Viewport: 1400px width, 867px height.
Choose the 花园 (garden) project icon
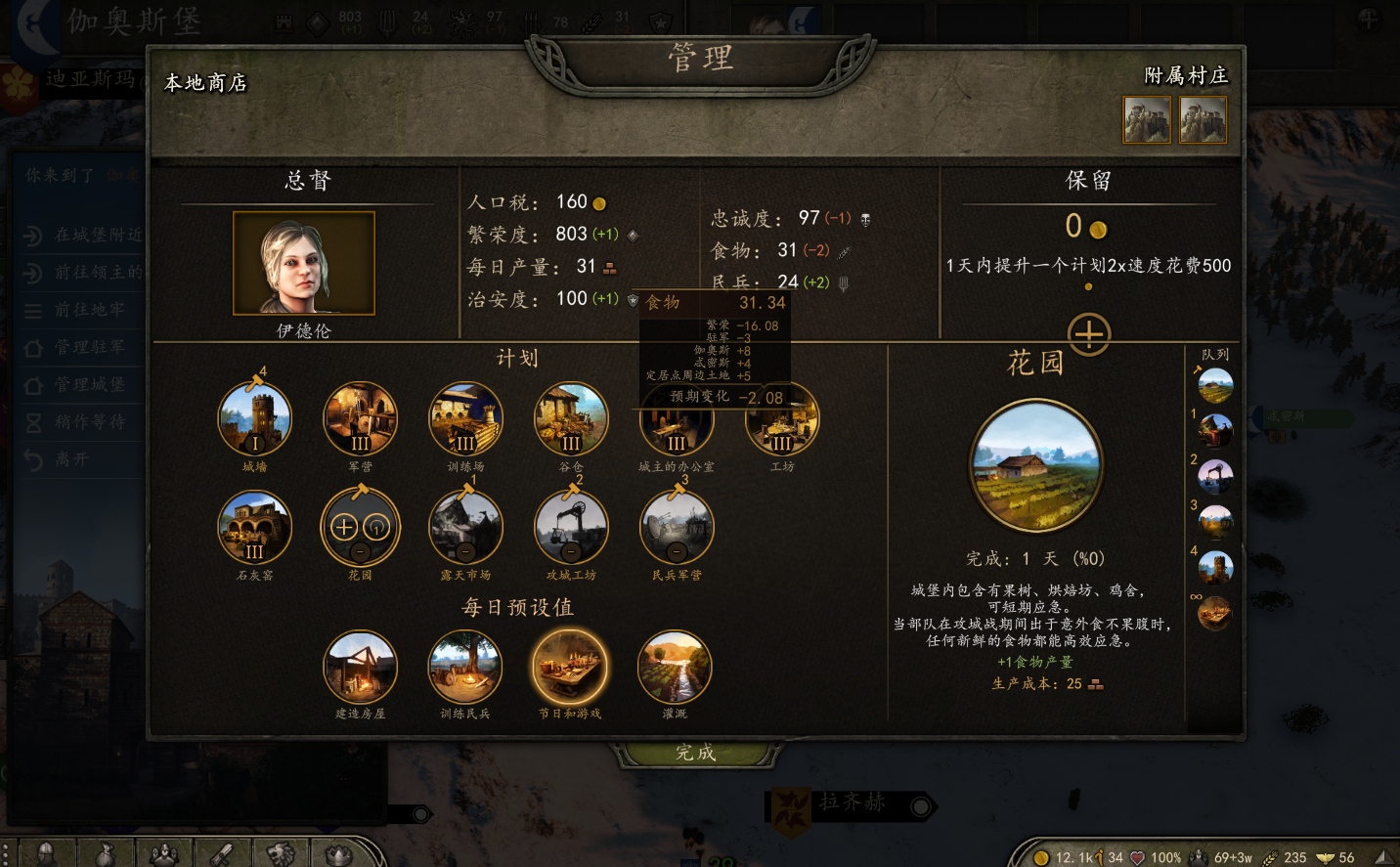coord(361,528)
